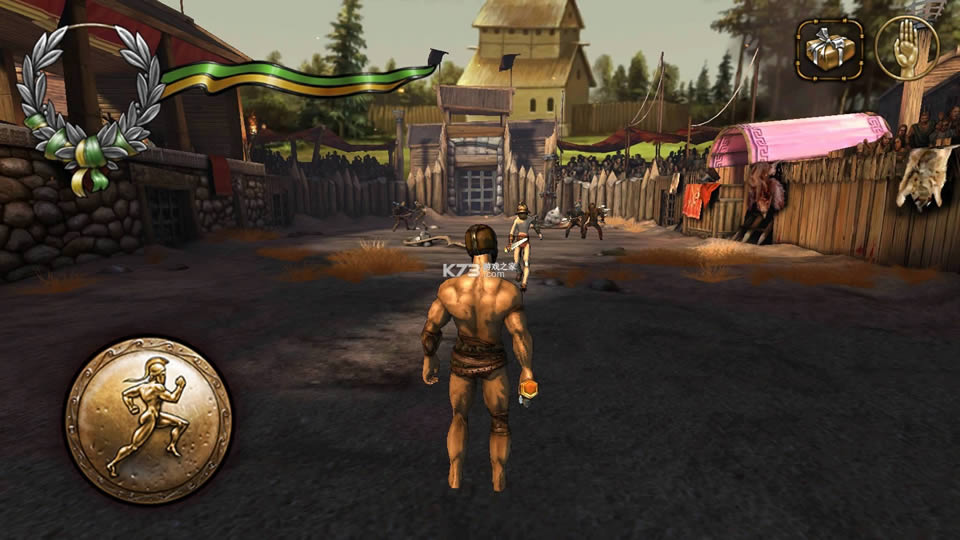Tap the running gladiator shield button

(x=148, y=419)
